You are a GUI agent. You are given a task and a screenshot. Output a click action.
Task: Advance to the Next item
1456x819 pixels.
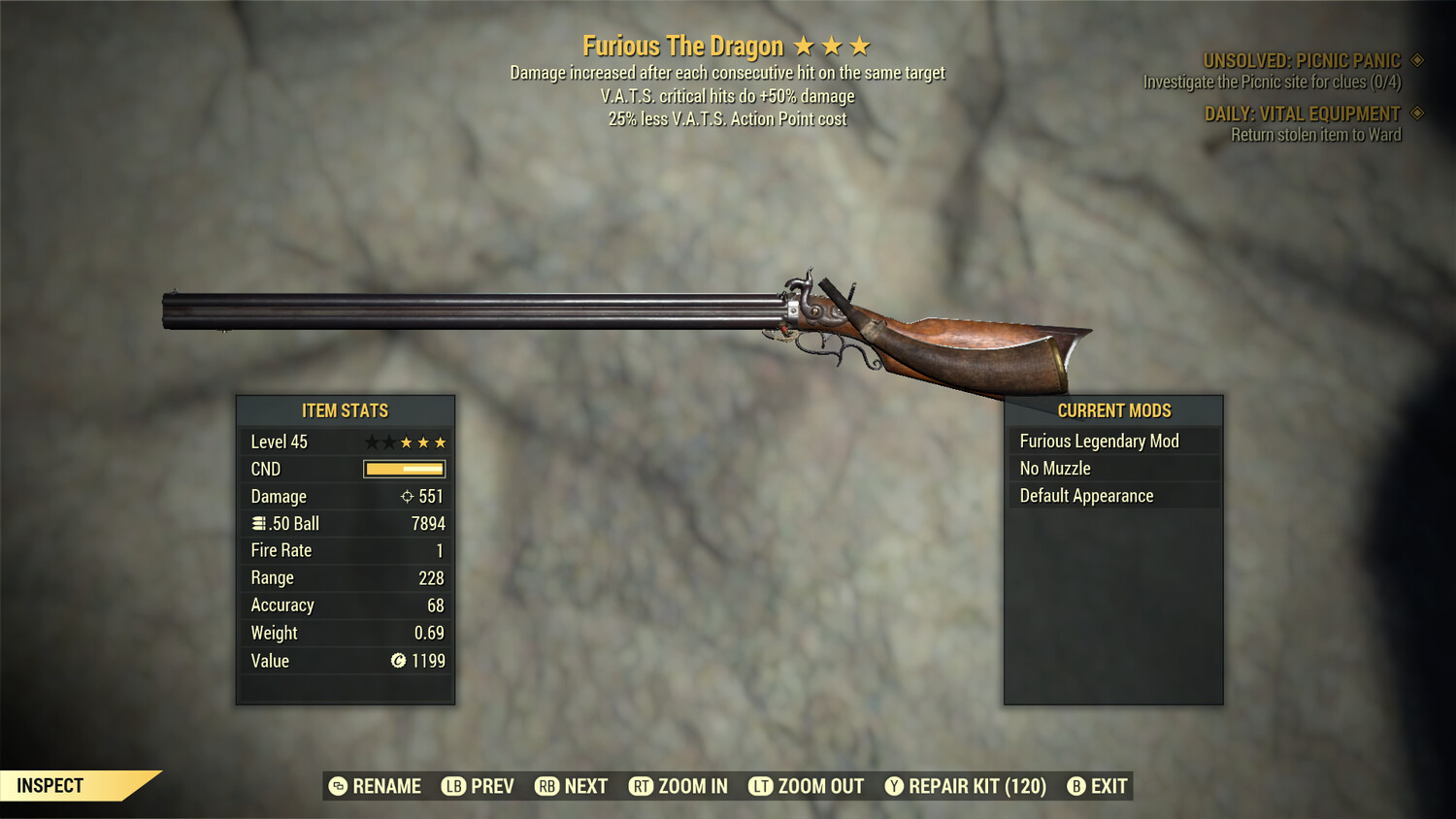tap(572, 786)
